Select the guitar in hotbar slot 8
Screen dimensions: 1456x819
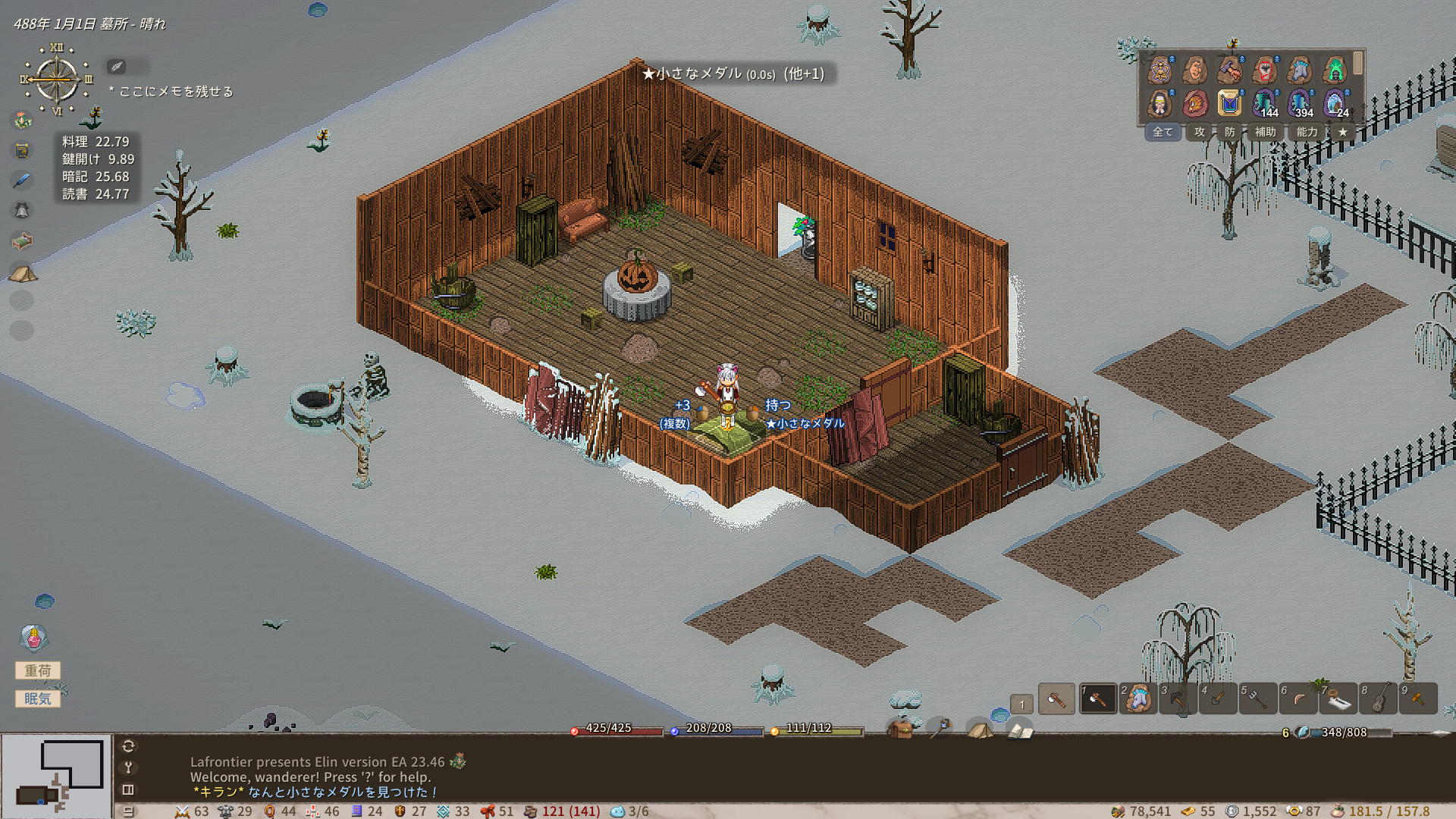pyautogui.click(x=1379, y=698)
